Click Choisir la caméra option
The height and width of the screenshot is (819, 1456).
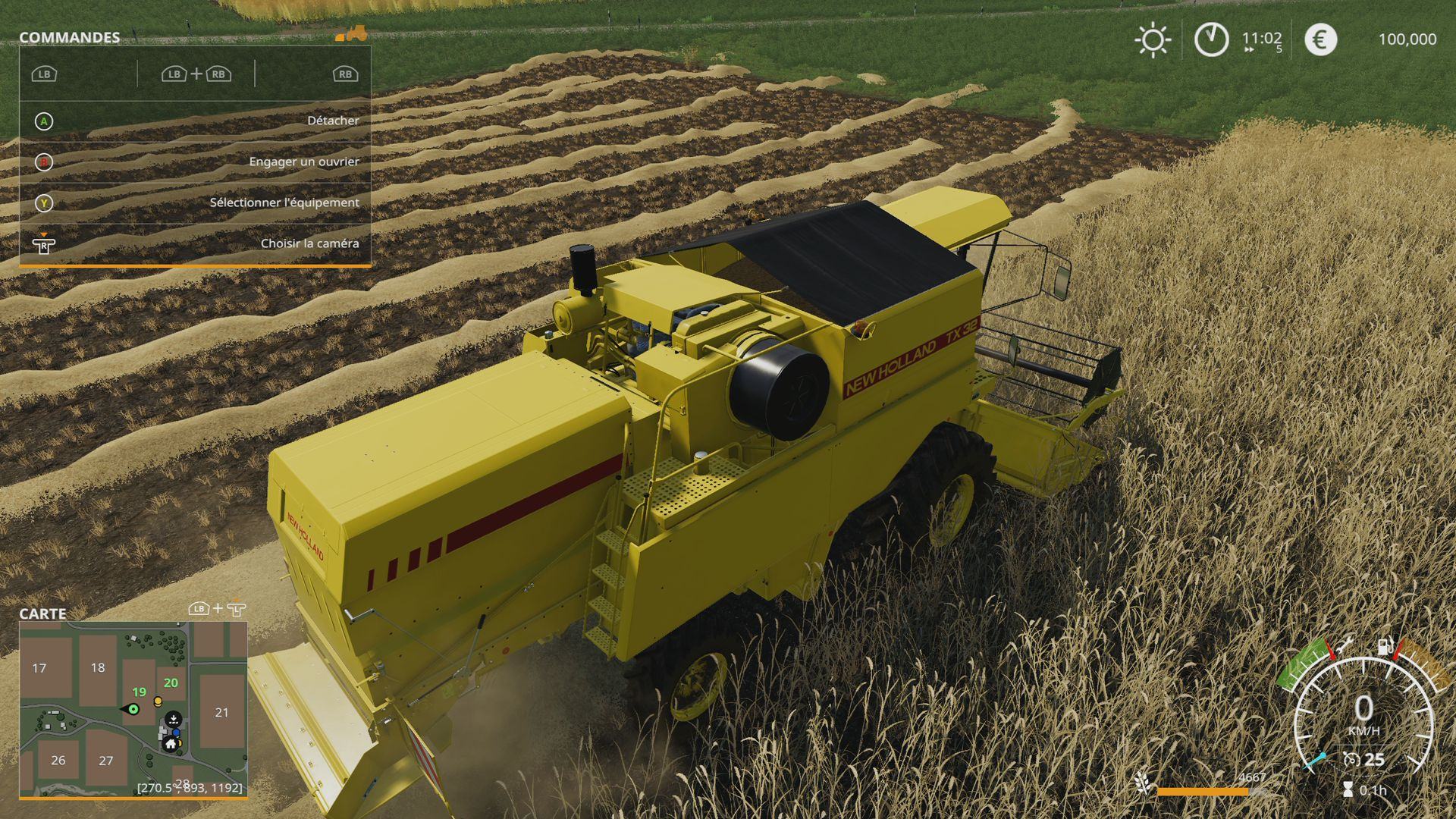(309, 243)
